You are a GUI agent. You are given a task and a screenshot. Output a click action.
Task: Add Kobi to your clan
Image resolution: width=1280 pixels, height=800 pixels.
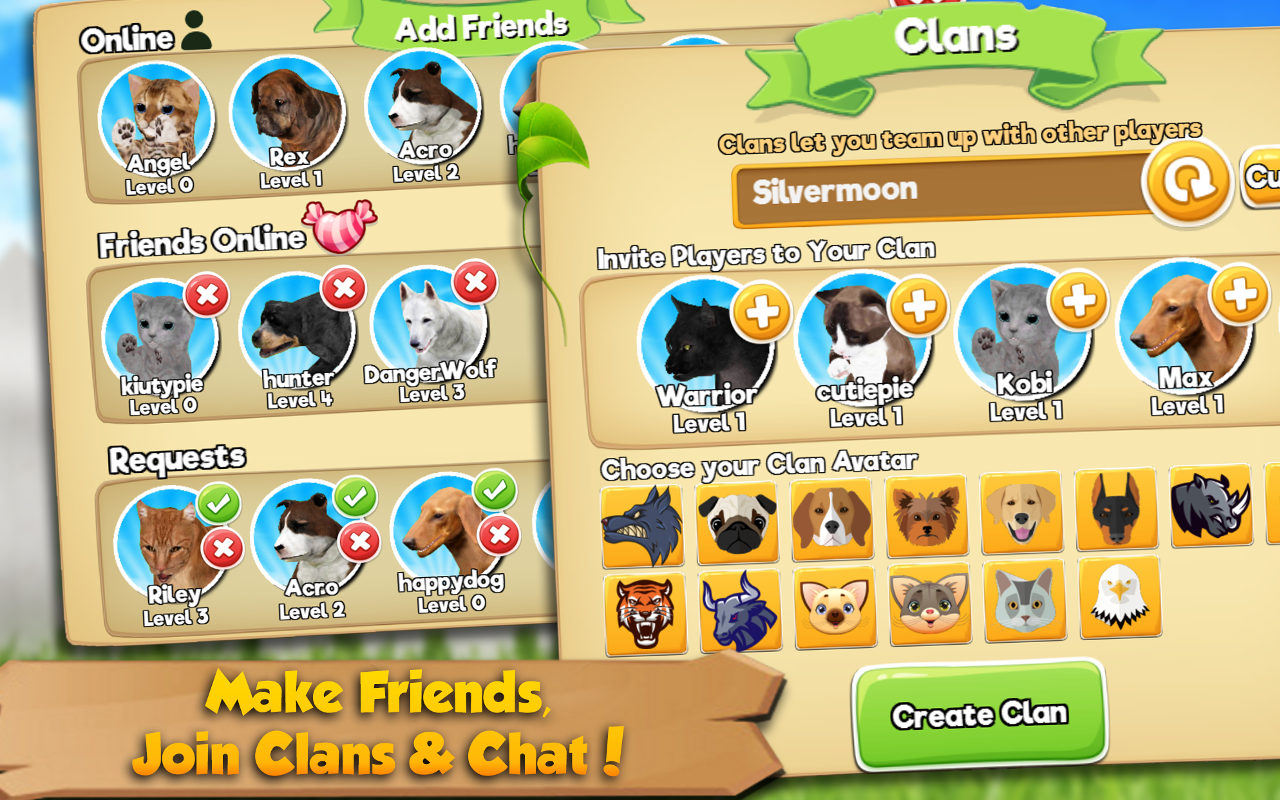coord(1077,300)
